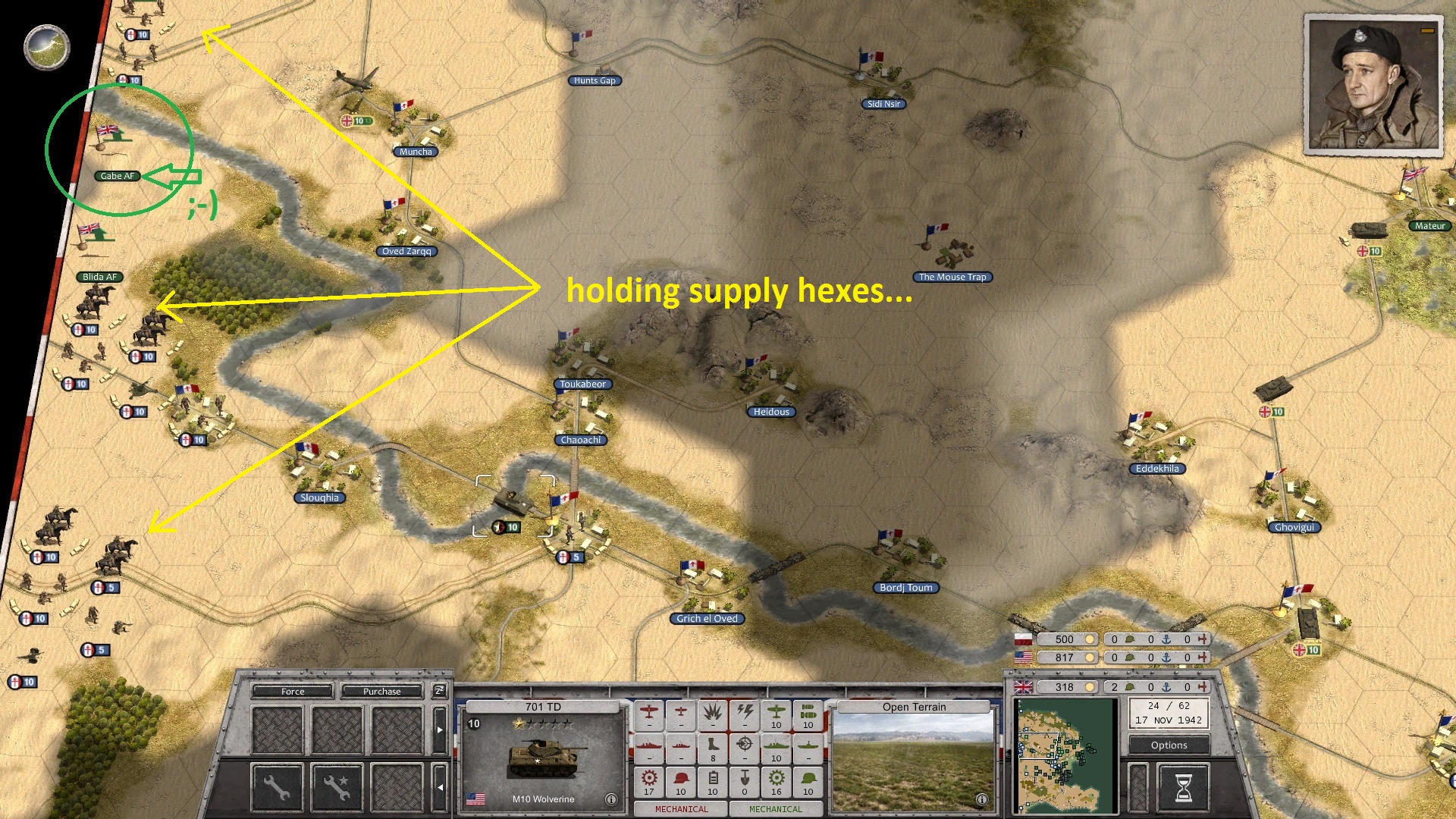Image resolution: width=1456 pixels, height=819 pixels.
Task: Toggle sleep mode with the Zz icon
Action: [440, 692]
